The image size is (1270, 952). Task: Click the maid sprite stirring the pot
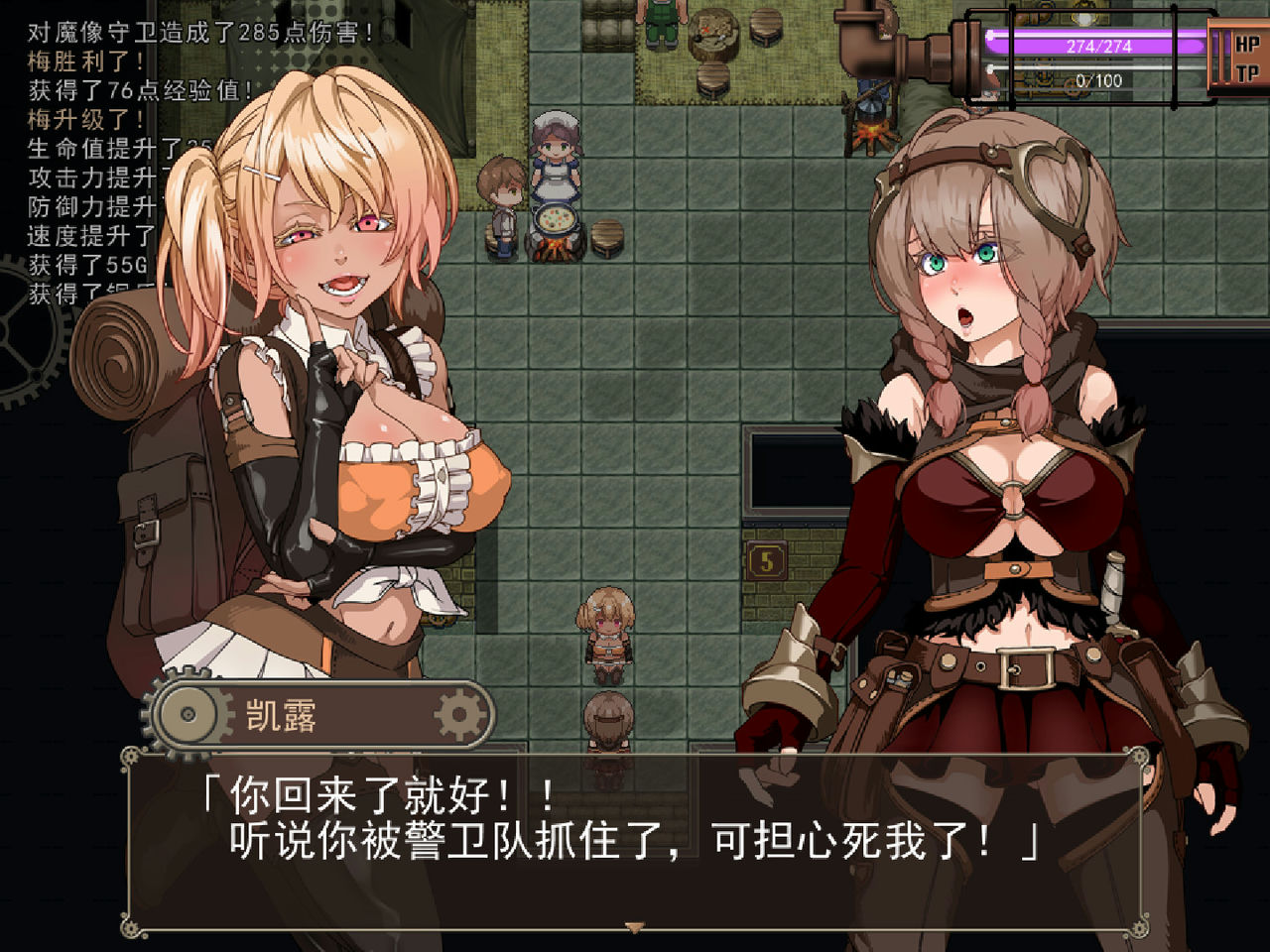(554, 144)
